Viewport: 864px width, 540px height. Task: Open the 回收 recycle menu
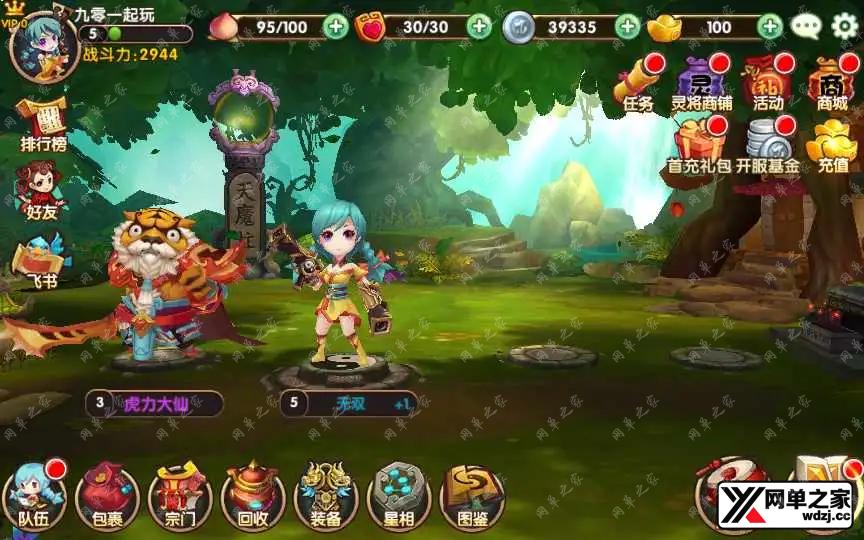pyautogui.click(x=253, y=496)
